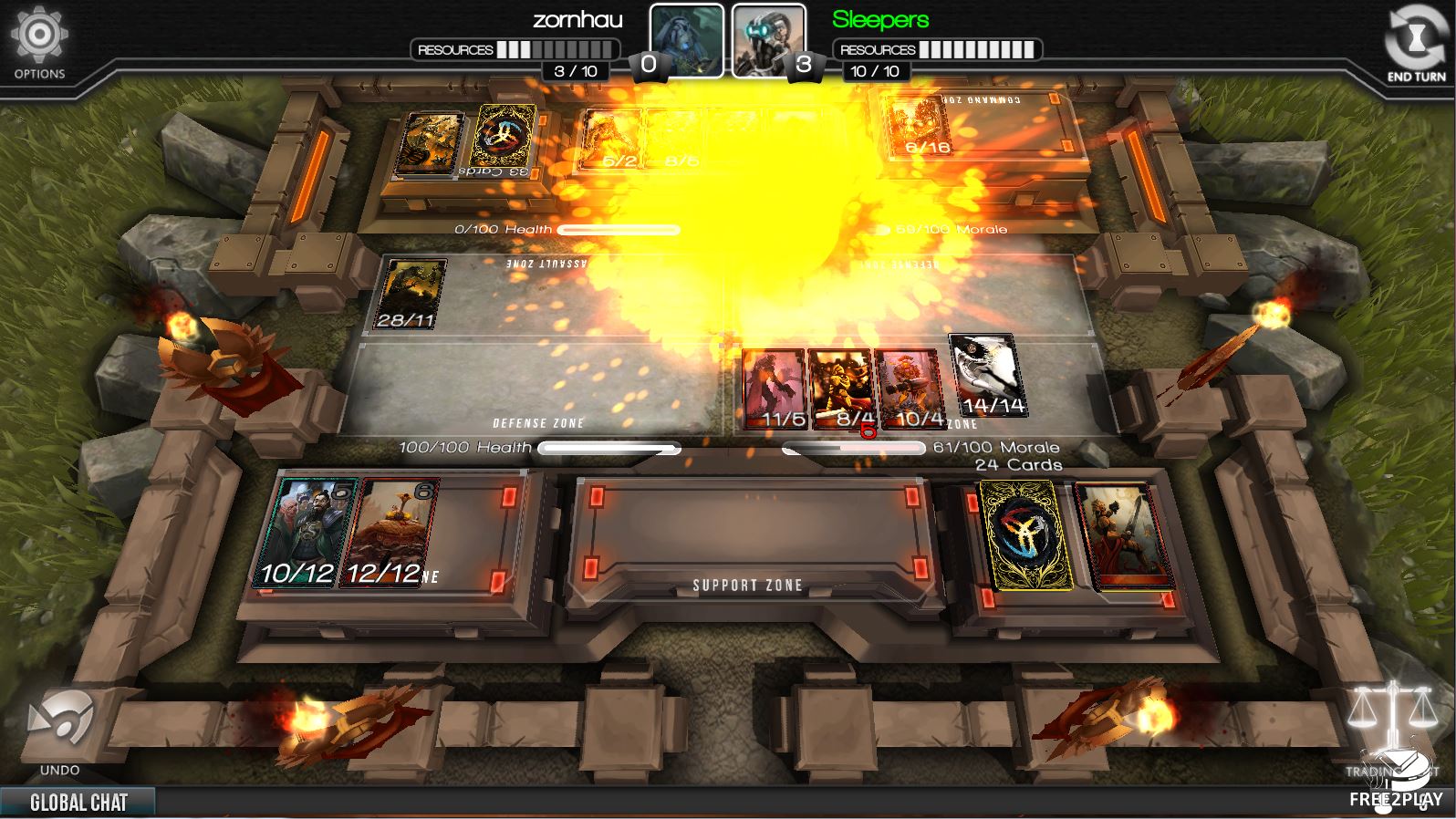Open your discard pile beside the deck
This screenshot has width=1456, height=819.
(1123, 536)
